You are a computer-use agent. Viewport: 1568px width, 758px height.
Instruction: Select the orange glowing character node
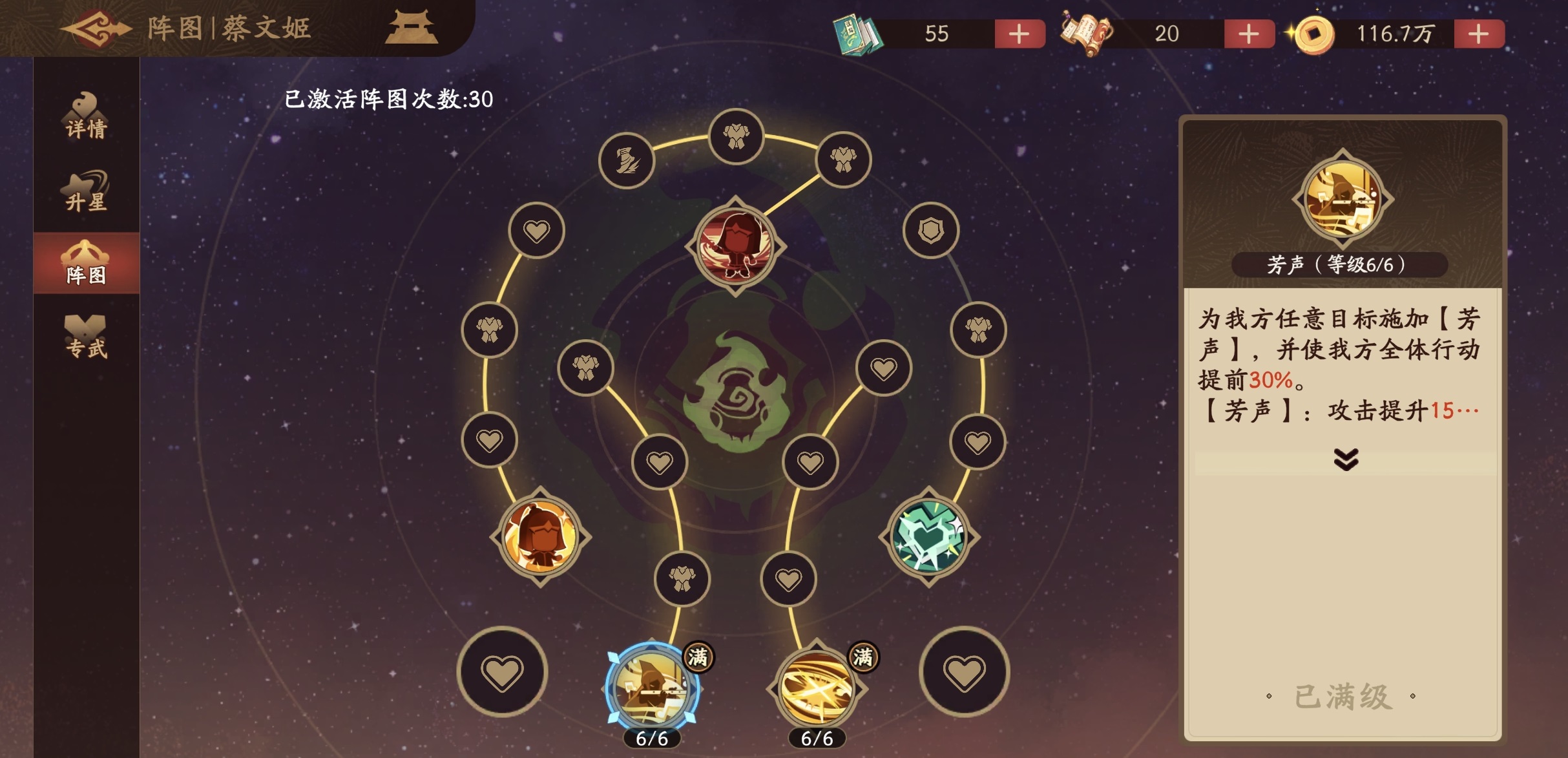[540, 536]
